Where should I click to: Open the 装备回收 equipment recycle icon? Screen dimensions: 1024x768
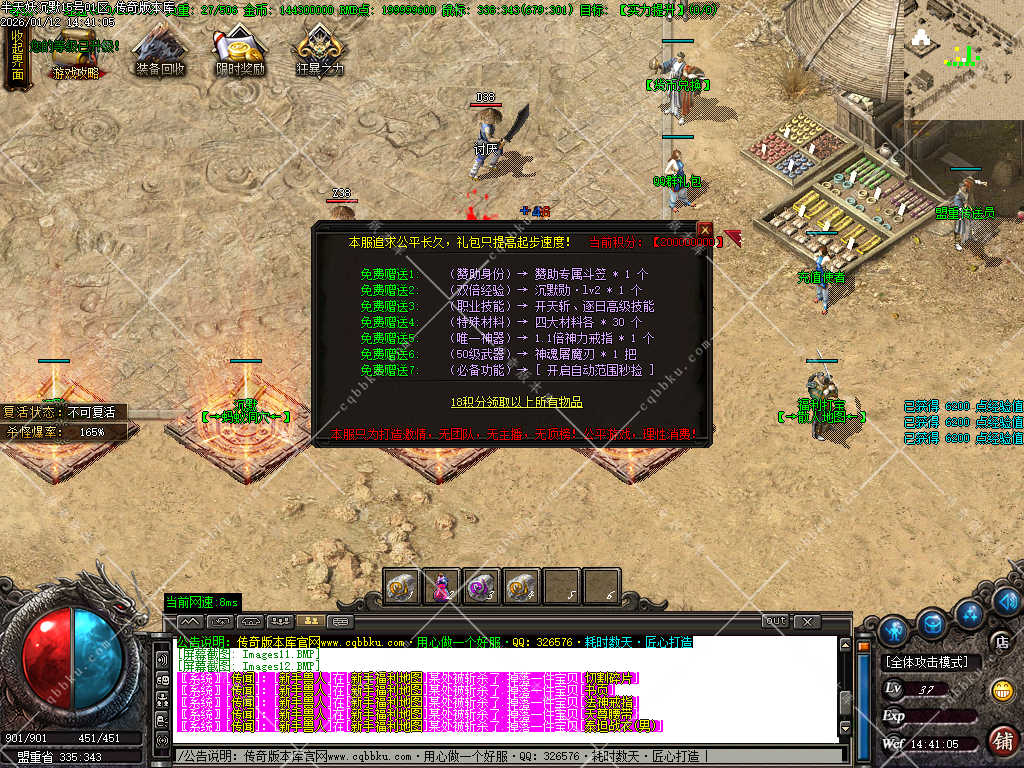pyautogui.click(x=160, y=52)
